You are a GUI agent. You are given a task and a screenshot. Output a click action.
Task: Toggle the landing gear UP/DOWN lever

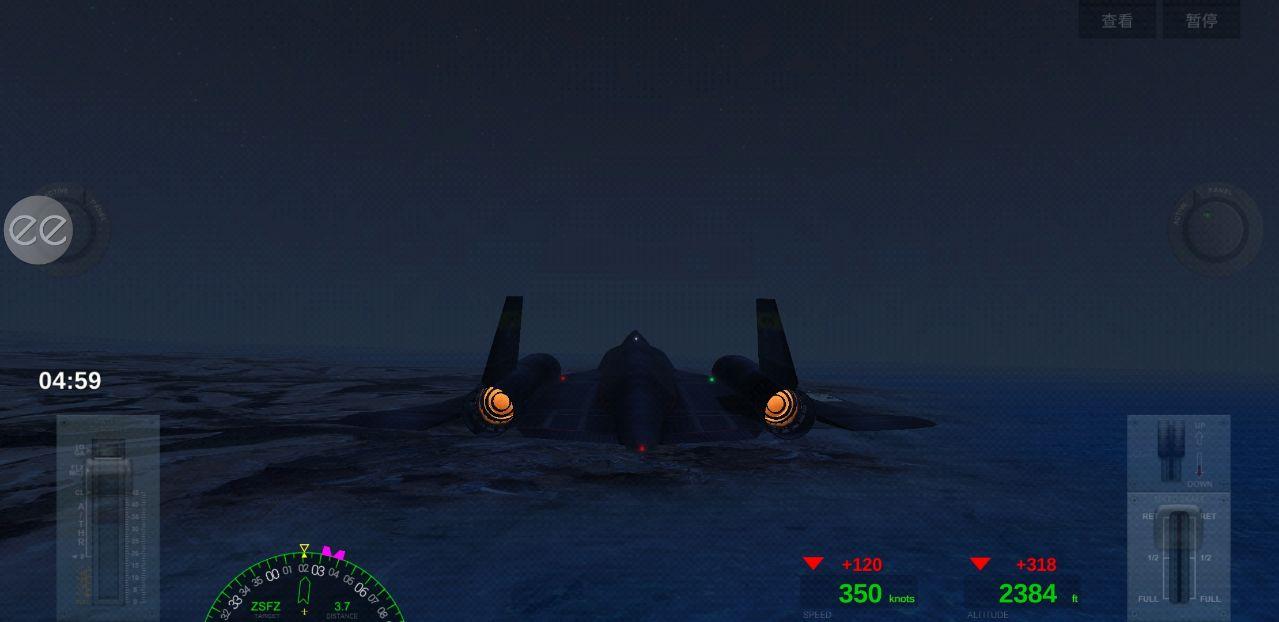coord(1170,448)
